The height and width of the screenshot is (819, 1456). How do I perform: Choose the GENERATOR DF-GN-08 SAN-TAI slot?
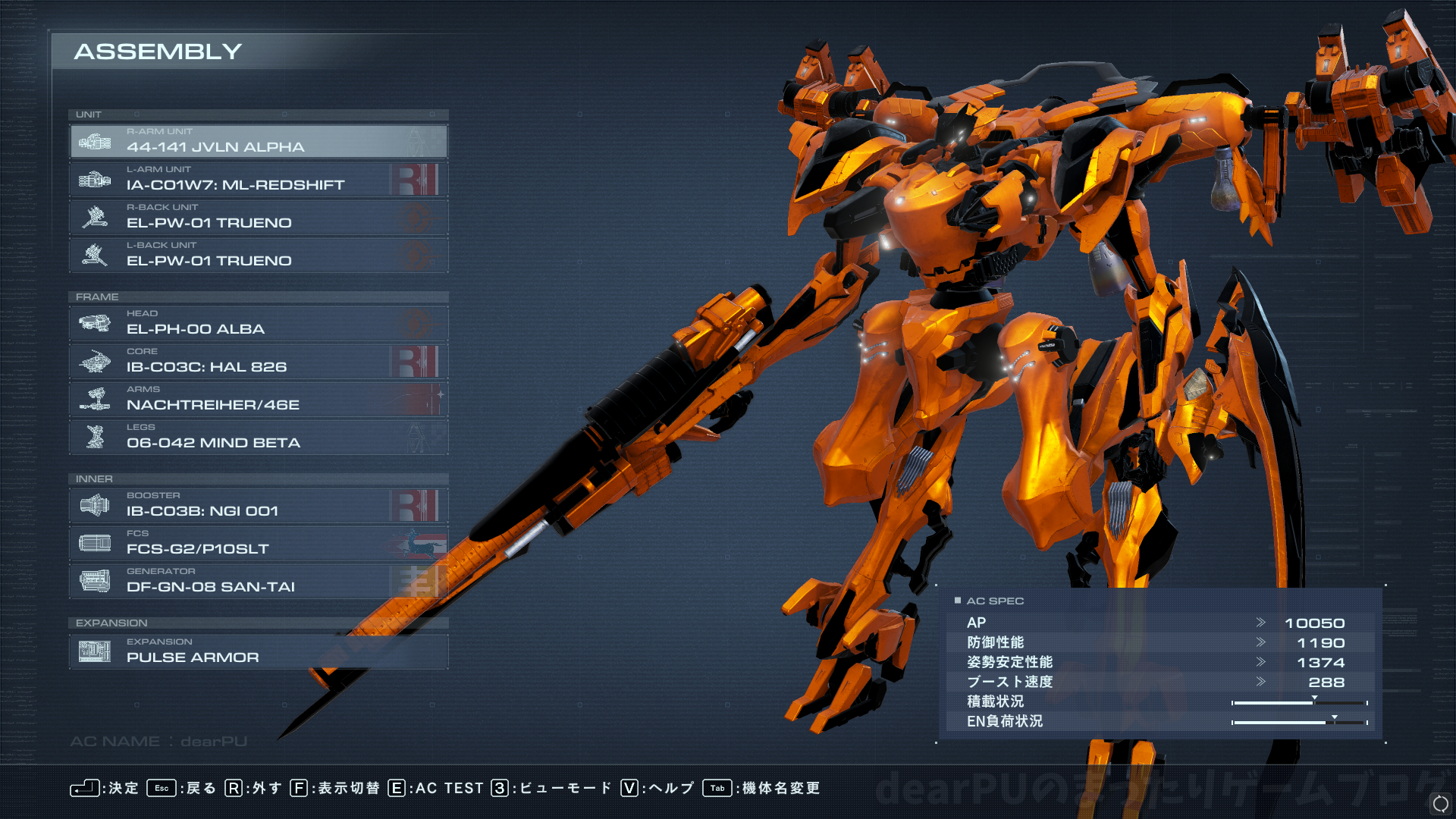[259, 582]
